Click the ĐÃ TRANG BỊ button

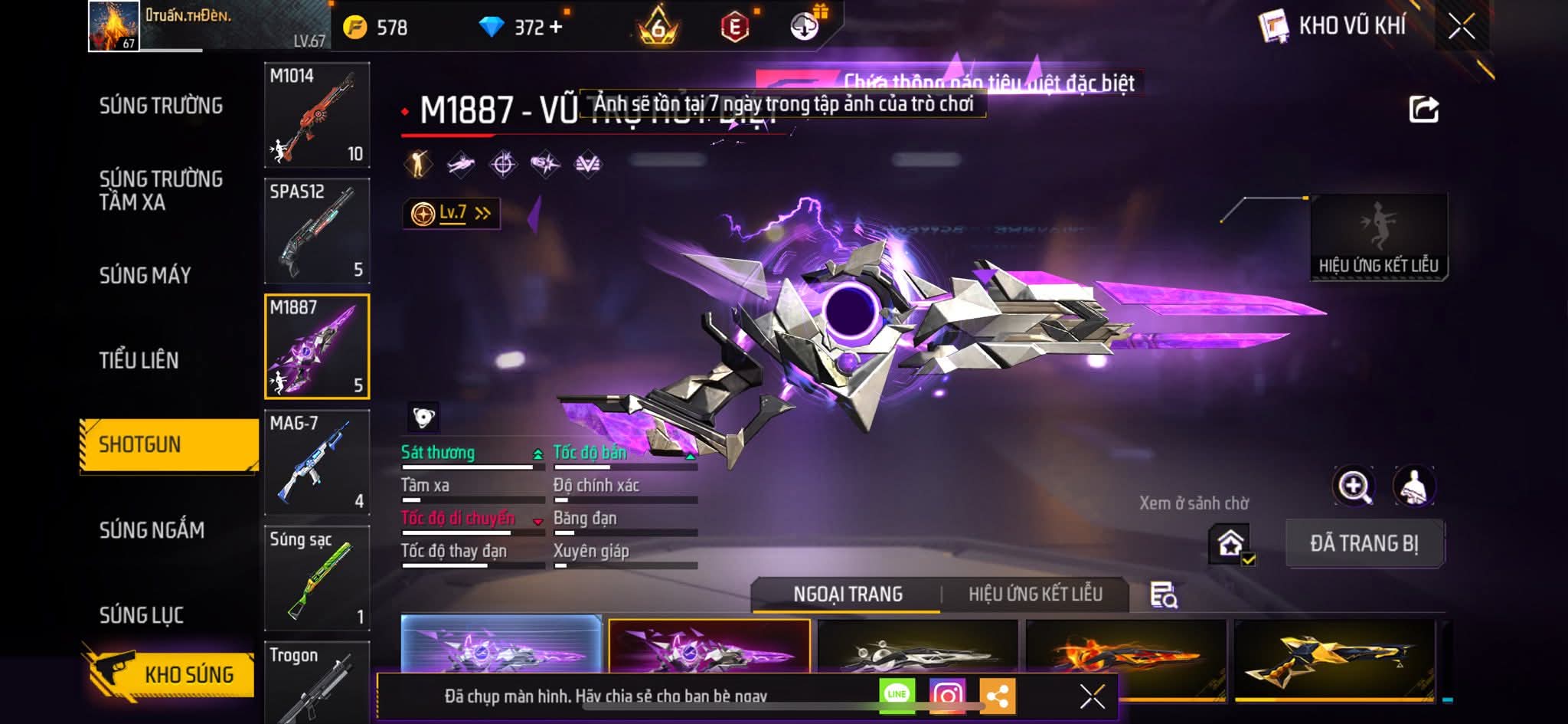[1364, 544]
